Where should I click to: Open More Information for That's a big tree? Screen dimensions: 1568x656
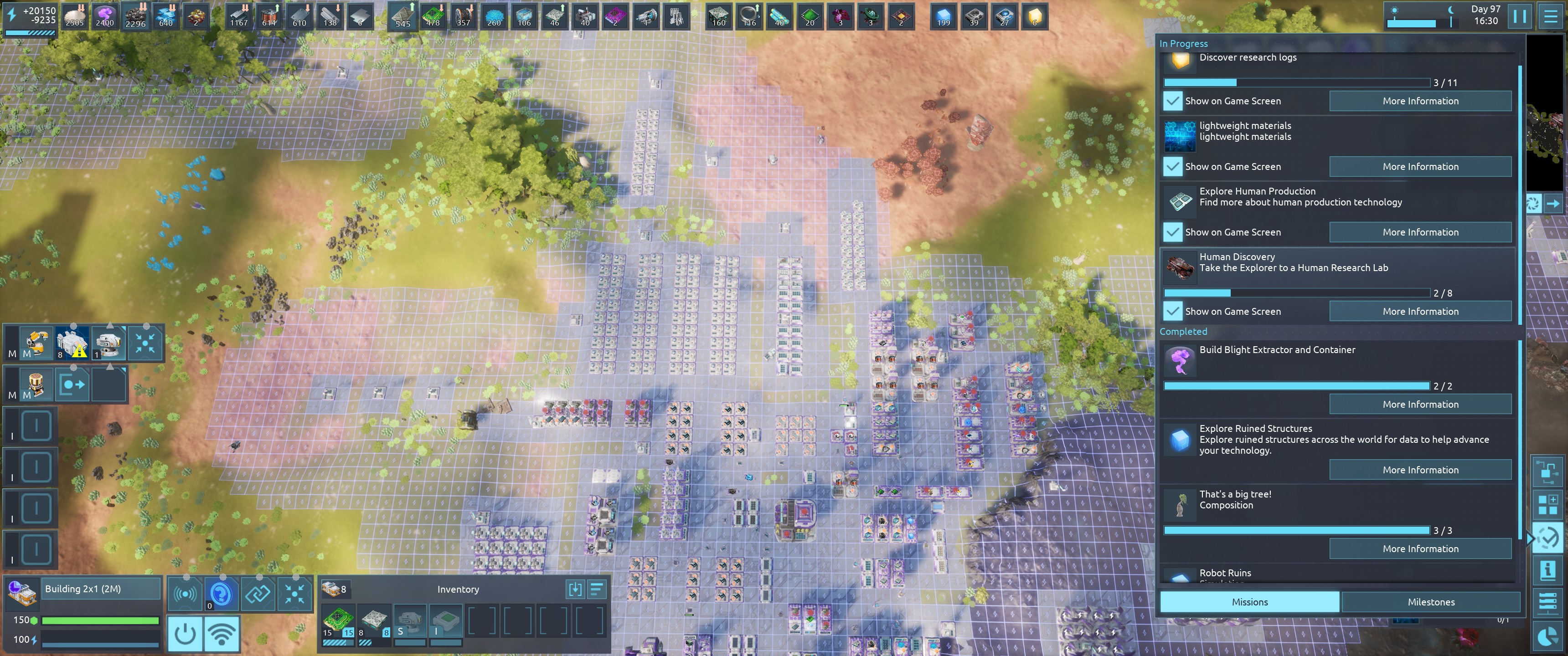tap(1419, 548)
